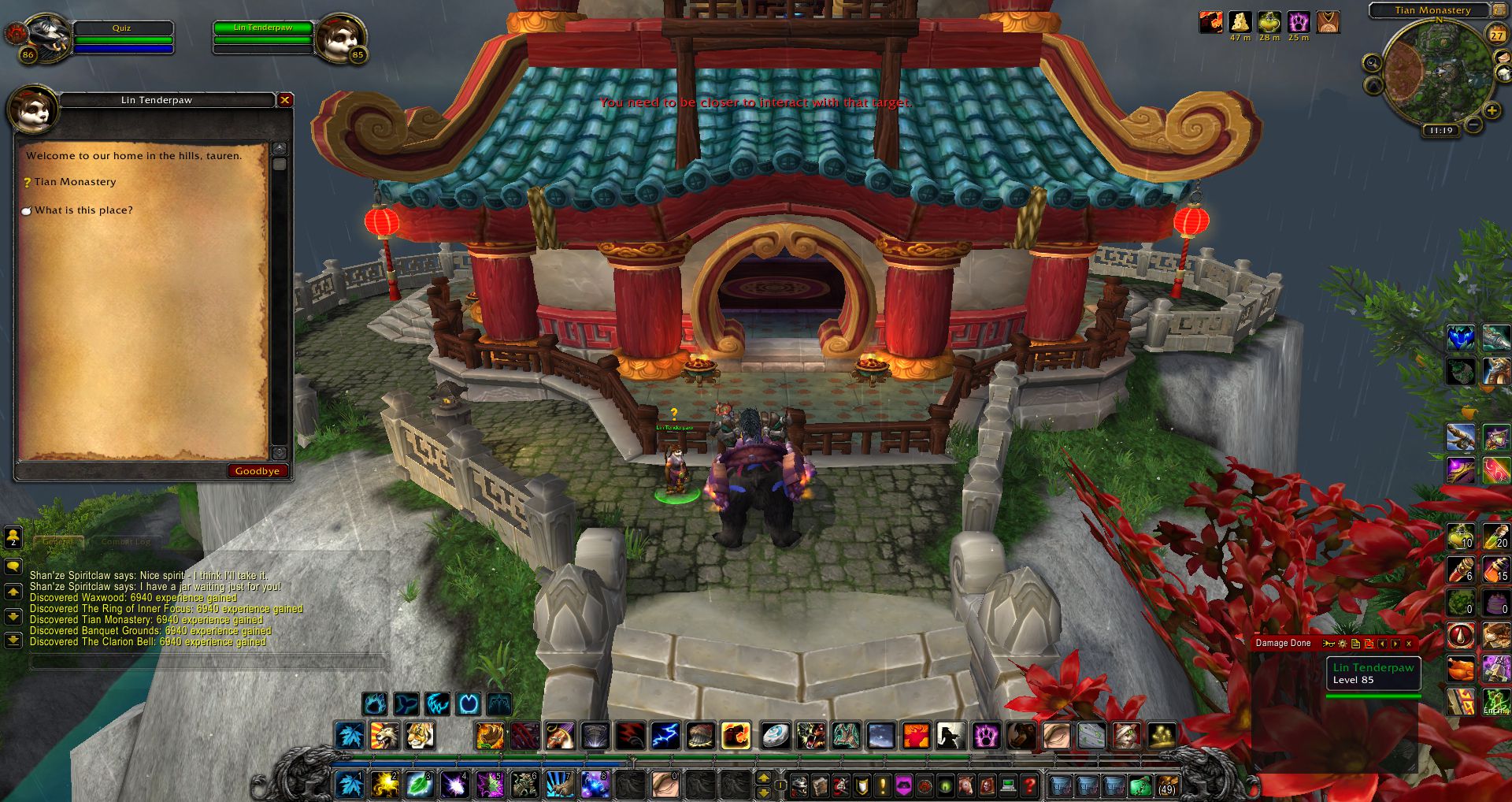Use the green leaf ability in slot 3
Viewport: 1512px width, 802px height.
coord(420,785)
